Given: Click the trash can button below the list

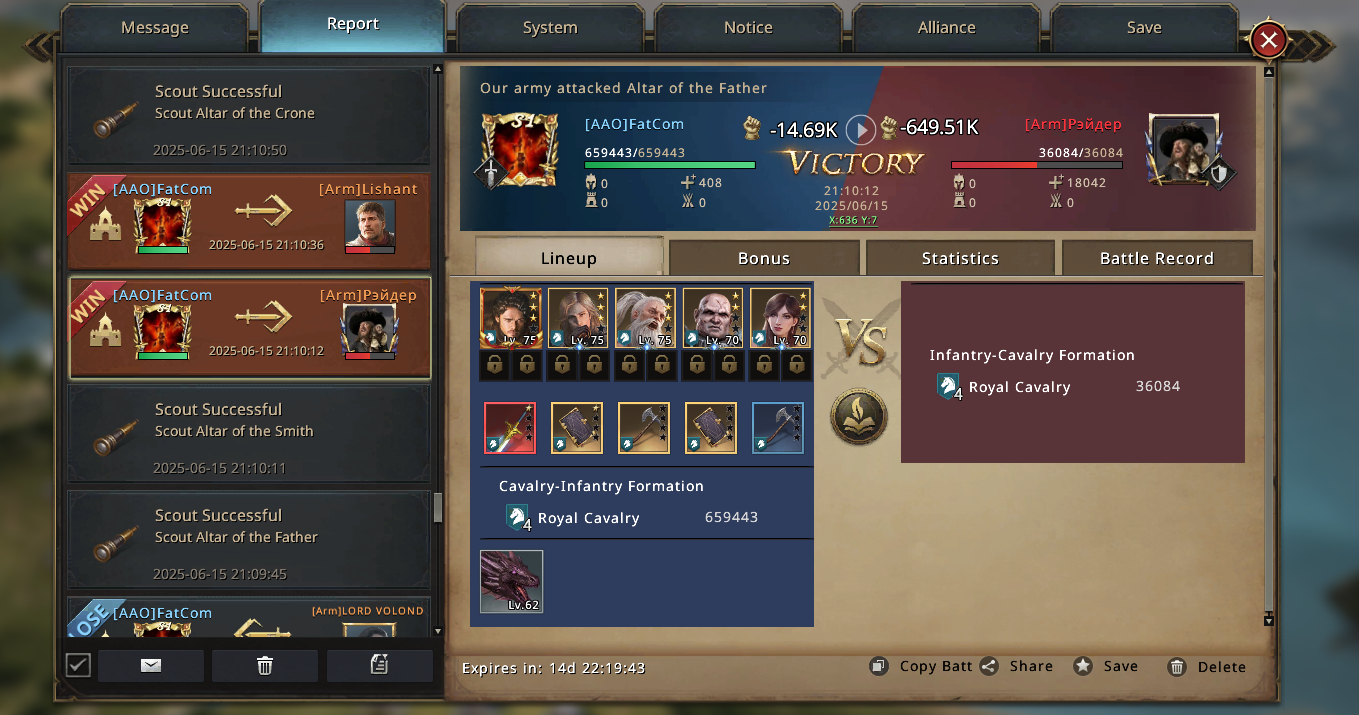Looking at the screenshot, I should pyautogui.click(x=265, y=666).
